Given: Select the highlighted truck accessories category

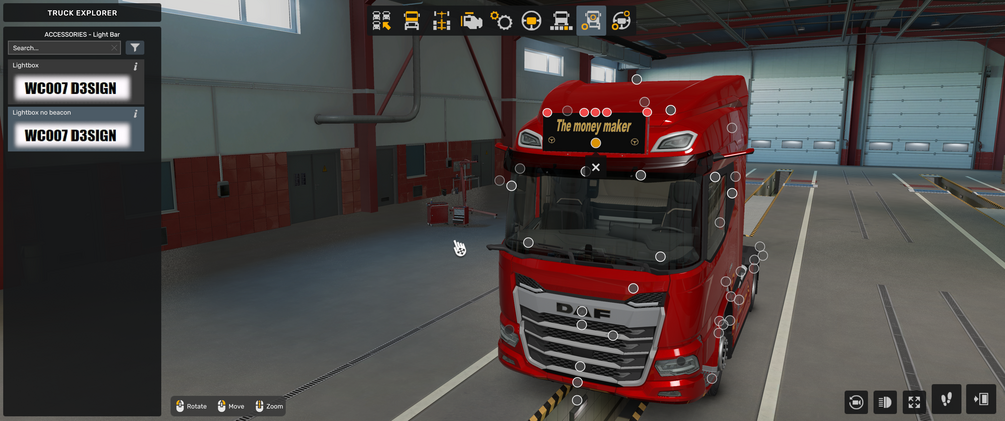Looking at the screenshot, I should click(592, 20).
